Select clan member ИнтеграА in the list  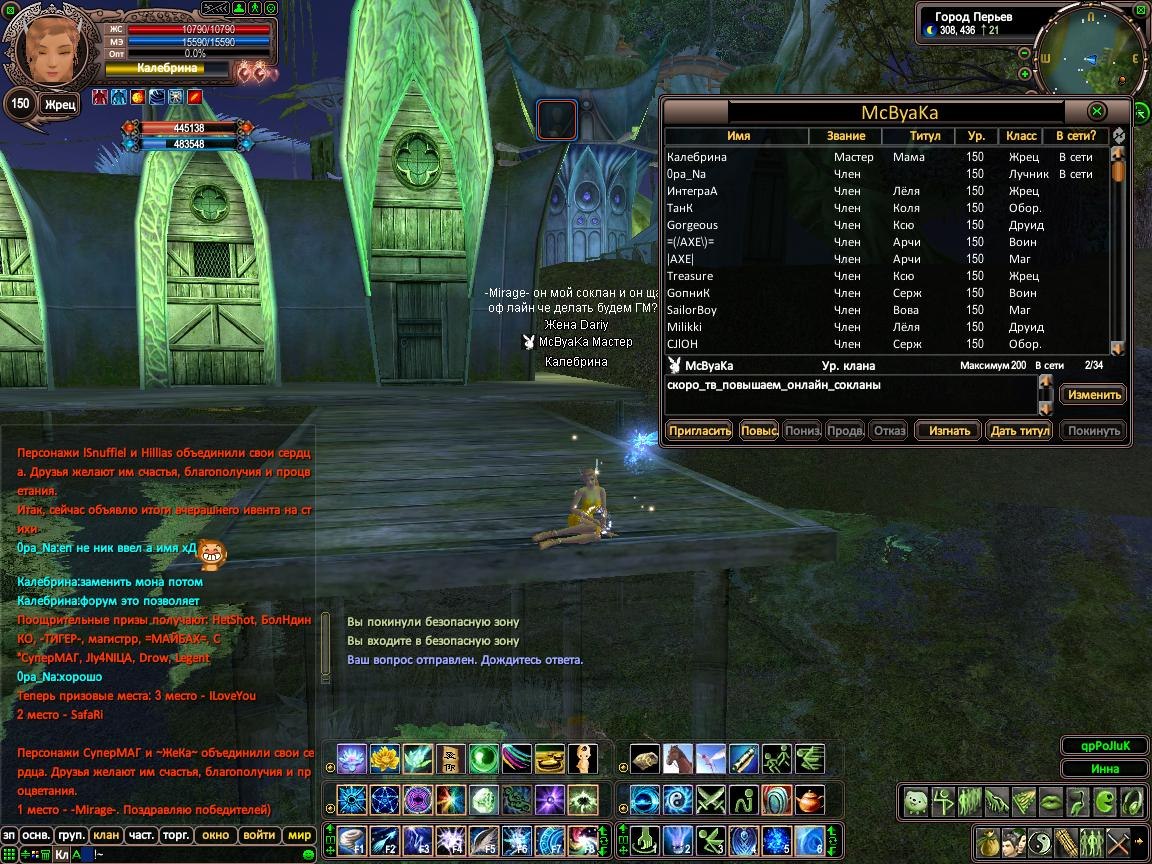[x=692, y=191]
